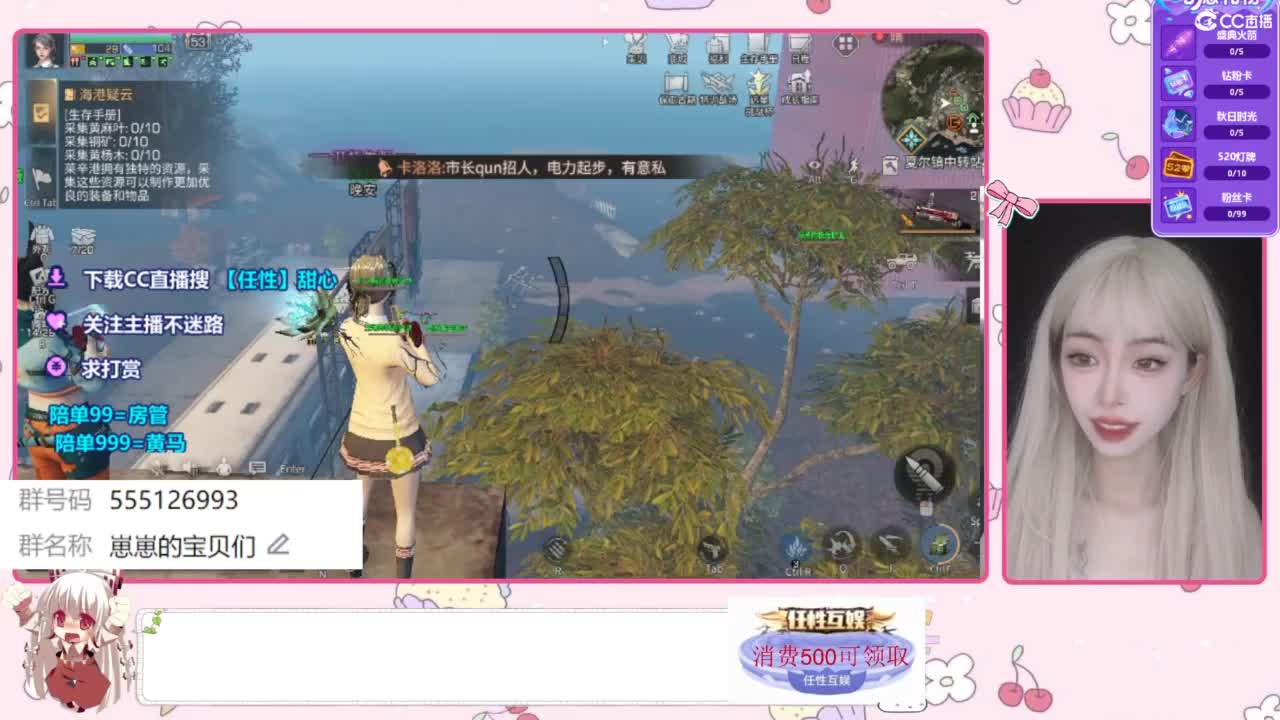
Task: Click the small arrow expander beside the toolbar
Action: (604, 42)
